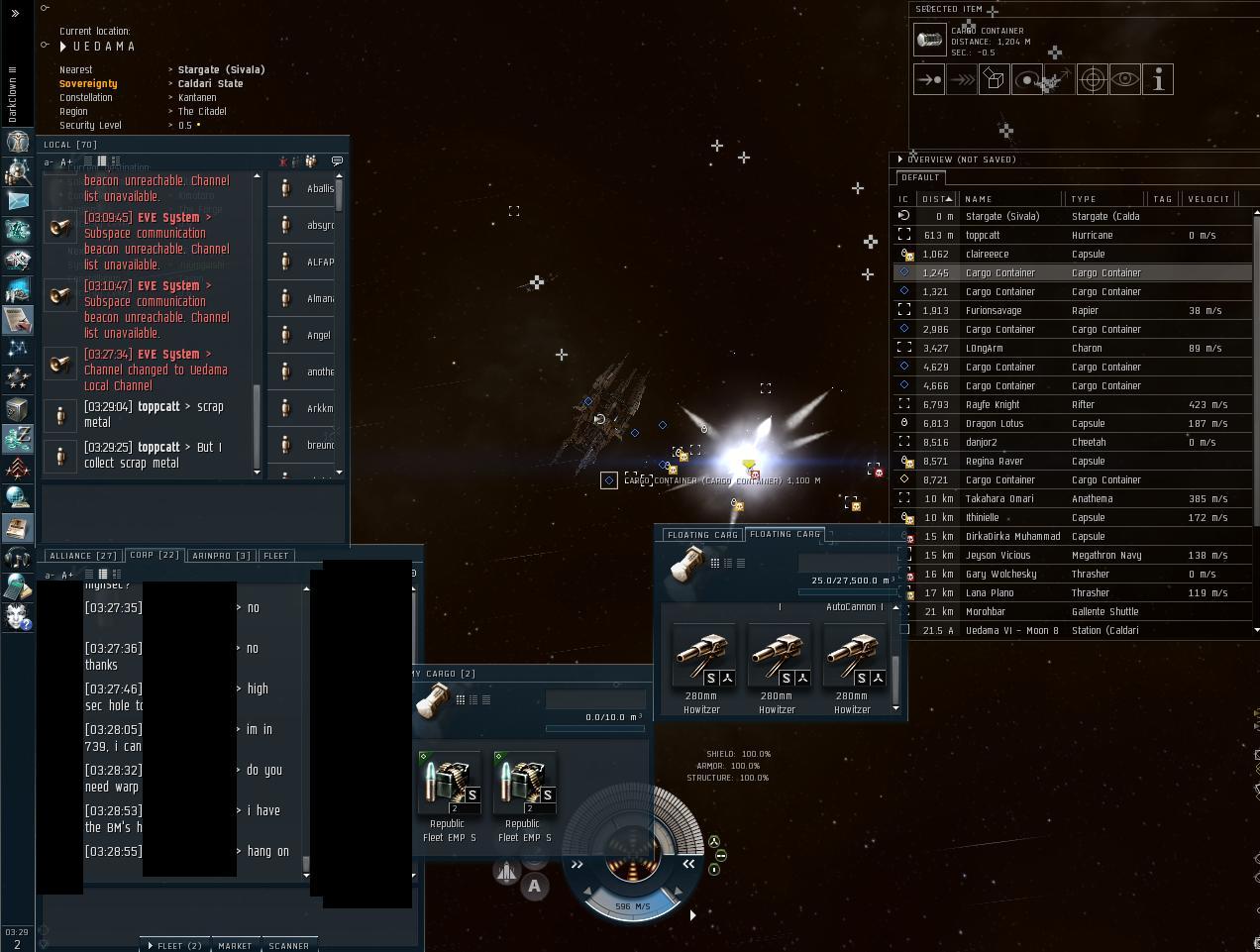The height and width of the screenshot is (952, 1260).
Task: Open the Scanner panel
Action: point(288,945)
